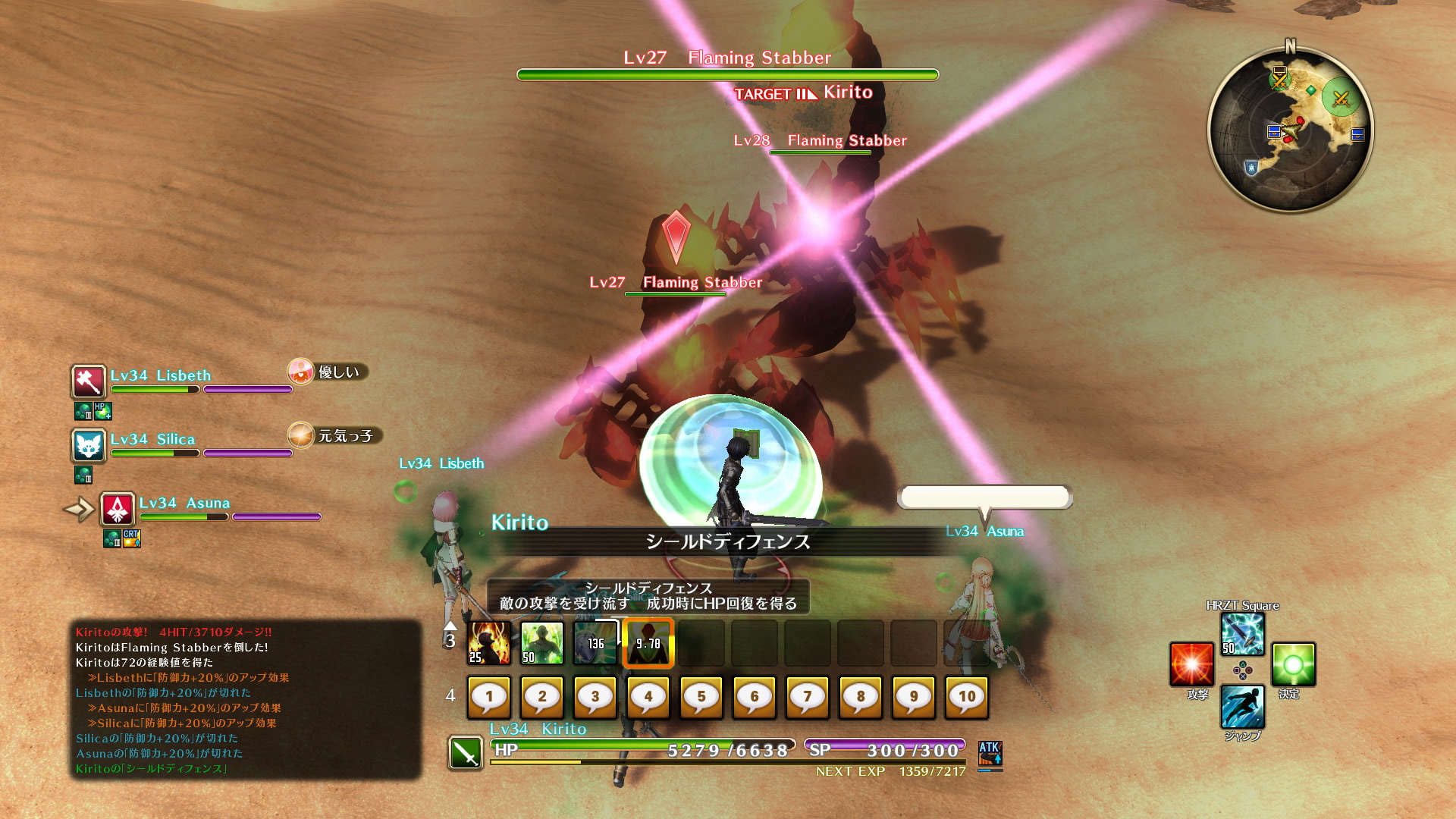
Task: Select party member Silica's portrait
Action: [89, 445]
